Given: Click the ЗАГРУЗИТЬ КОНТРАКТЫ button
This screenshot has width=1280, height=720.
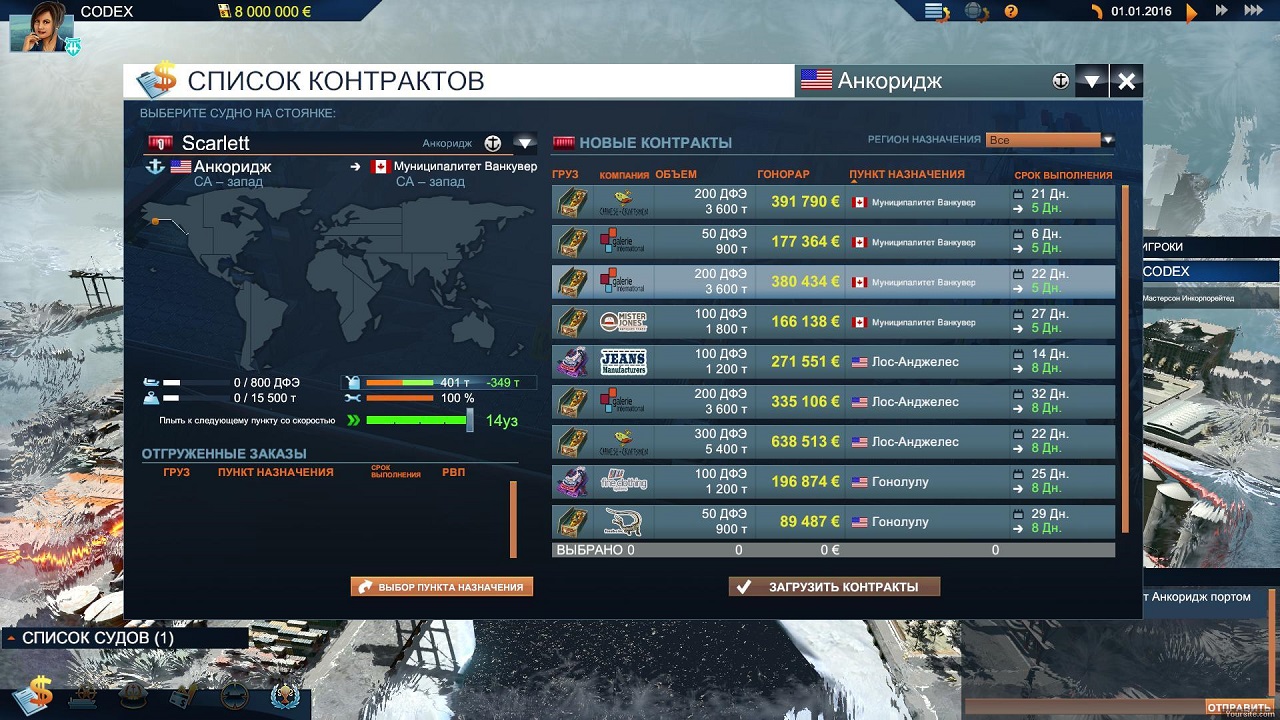Looking at the screenshot, I should [x=834, y=587].
